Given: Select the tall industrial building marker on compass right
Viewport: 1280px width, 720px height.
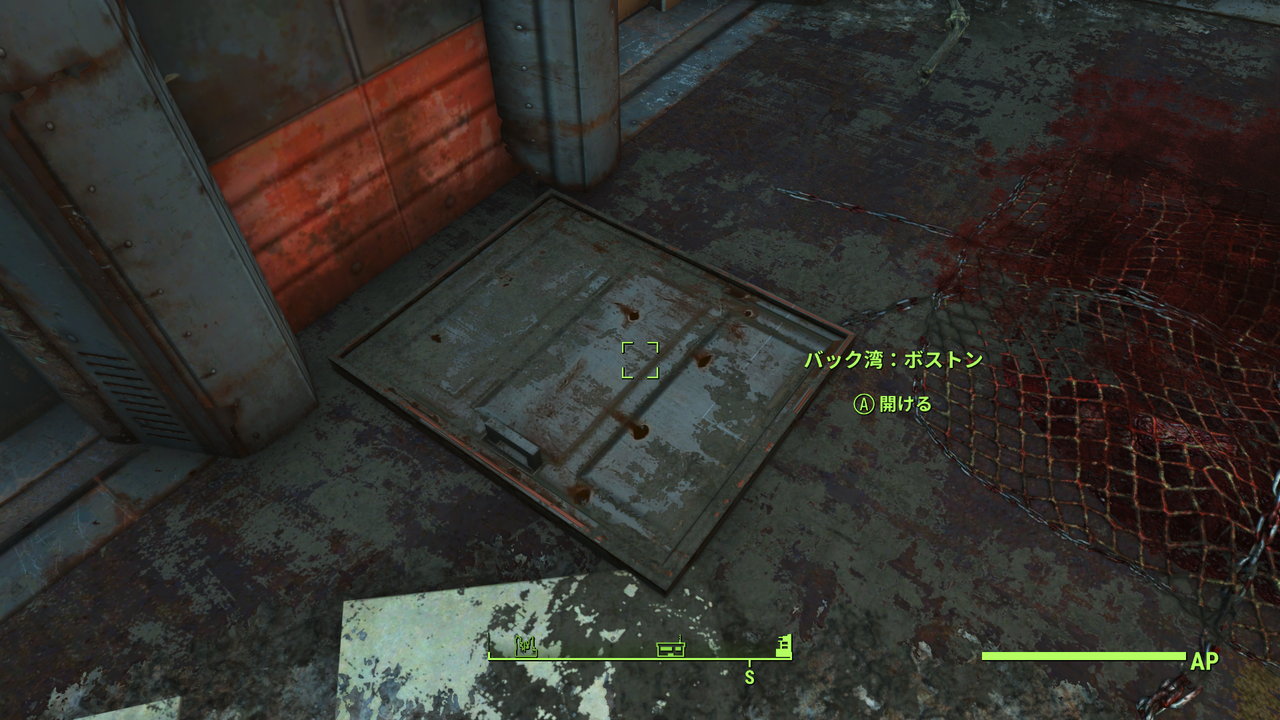Looking at the screenshot, I should click(784, 650).
